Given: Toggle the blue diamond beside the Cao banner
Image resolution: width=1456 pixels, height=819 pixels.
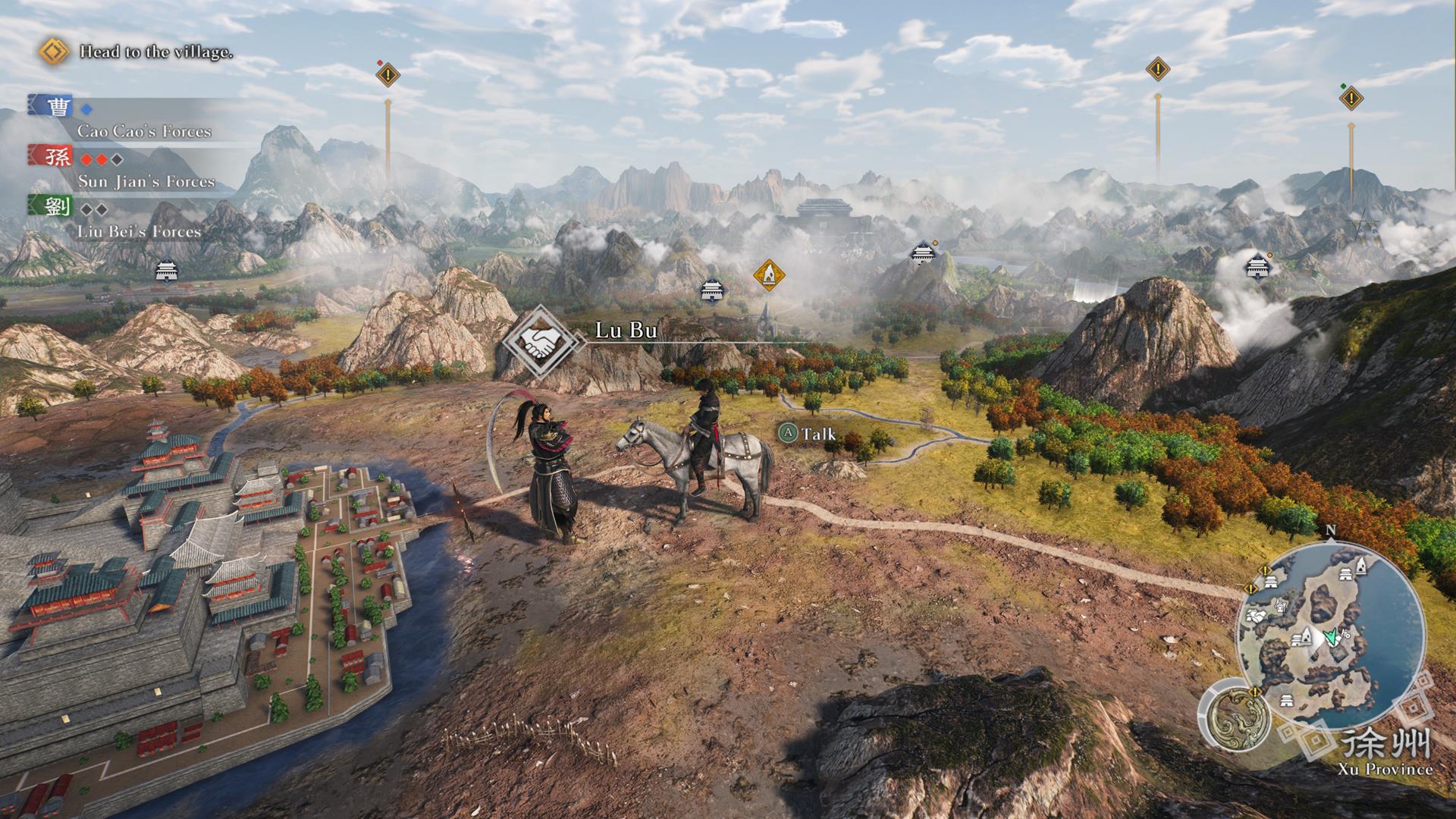Looking at the screenshot, I should (86, 109).
